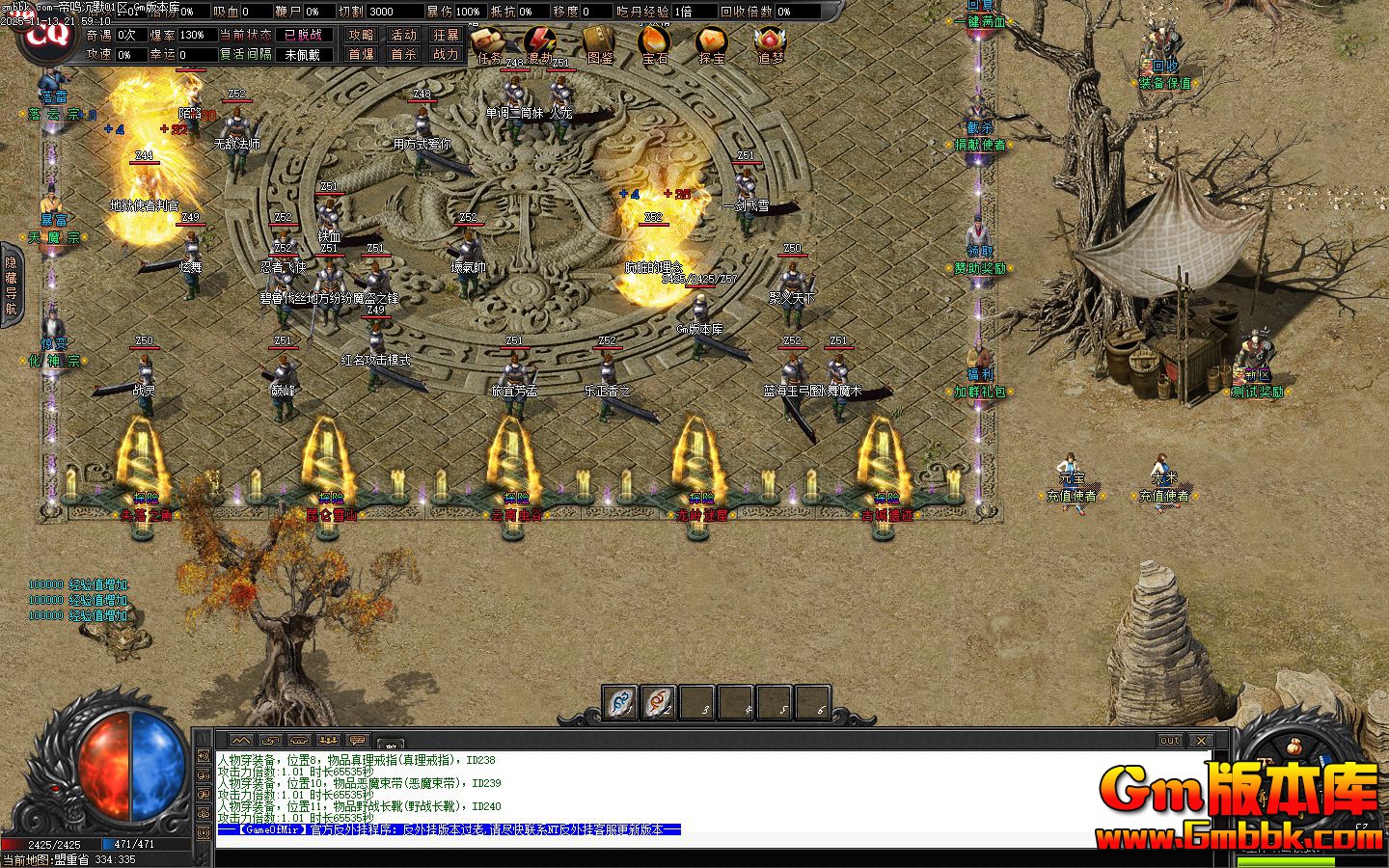
Task: Toggle the 隐藏导航 hide navigation tab
Action: coord(11,285)
